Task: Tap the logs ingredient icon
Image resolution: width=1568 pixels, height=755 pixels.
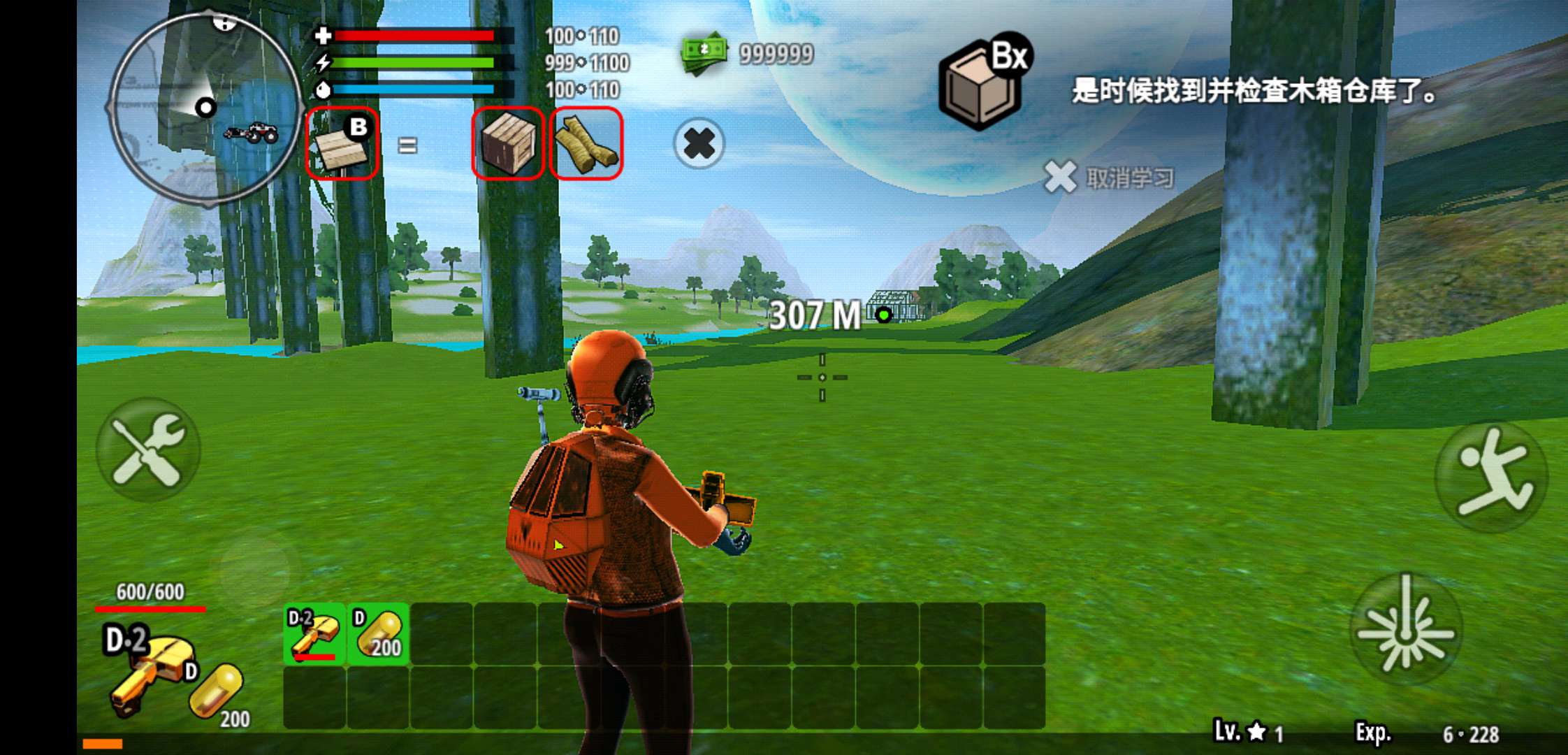Action: (586, 145)
